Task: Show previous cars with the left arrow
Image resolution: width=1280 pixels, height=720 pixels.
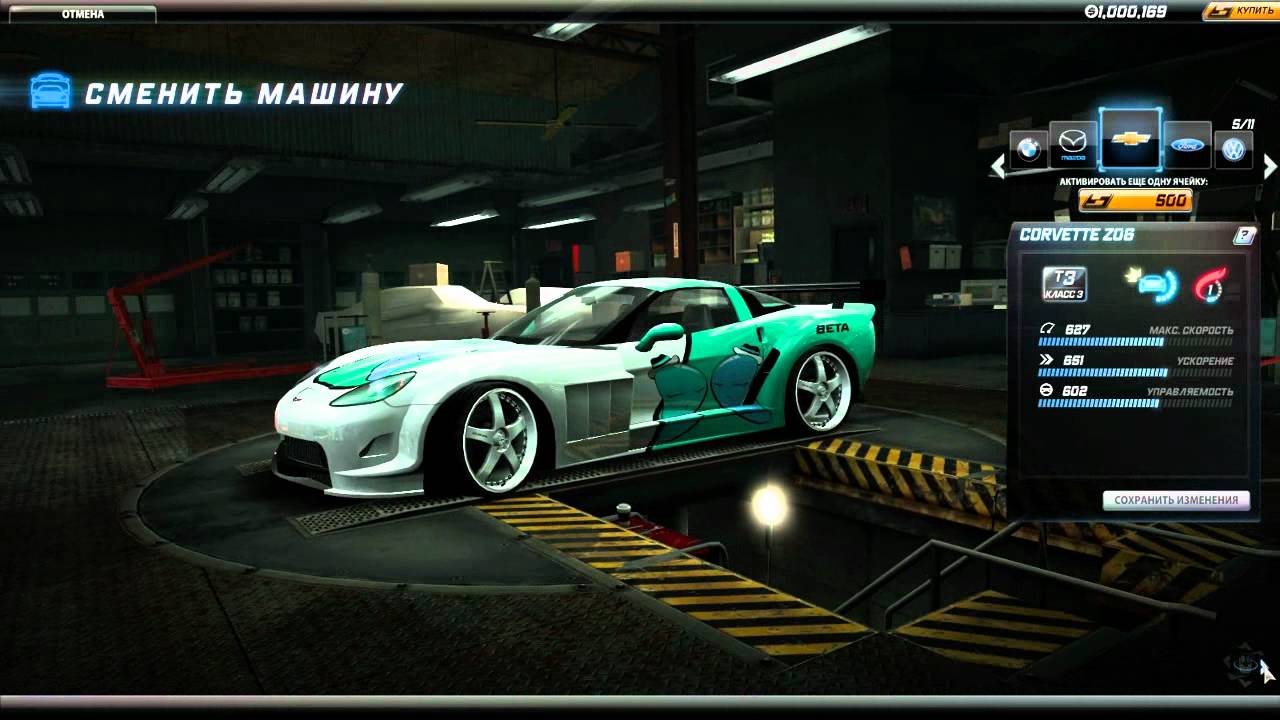Action: [x=997, y=166]
